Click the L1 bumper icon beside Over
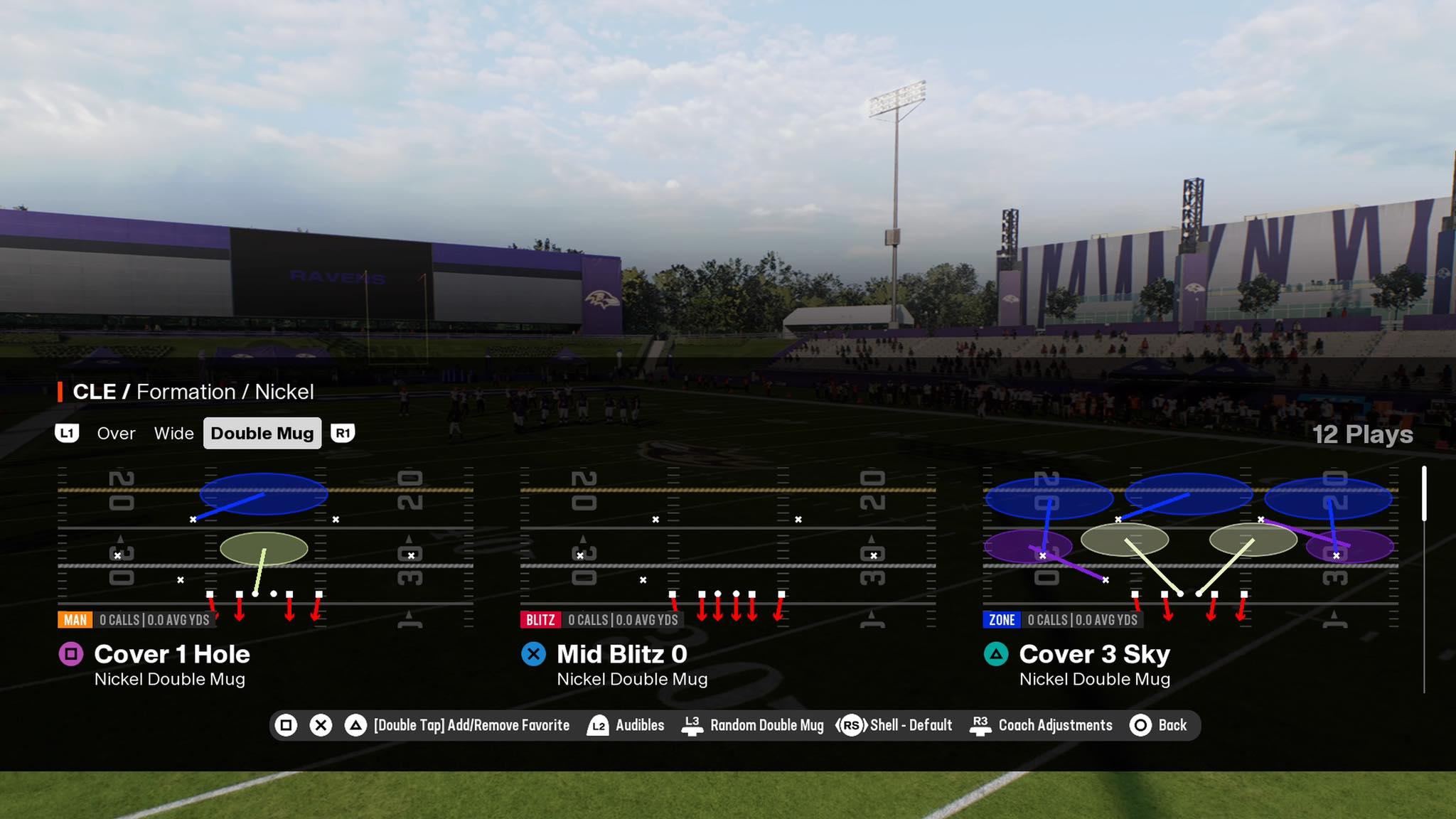This screenshot has width=1456, height=819. 68,433
